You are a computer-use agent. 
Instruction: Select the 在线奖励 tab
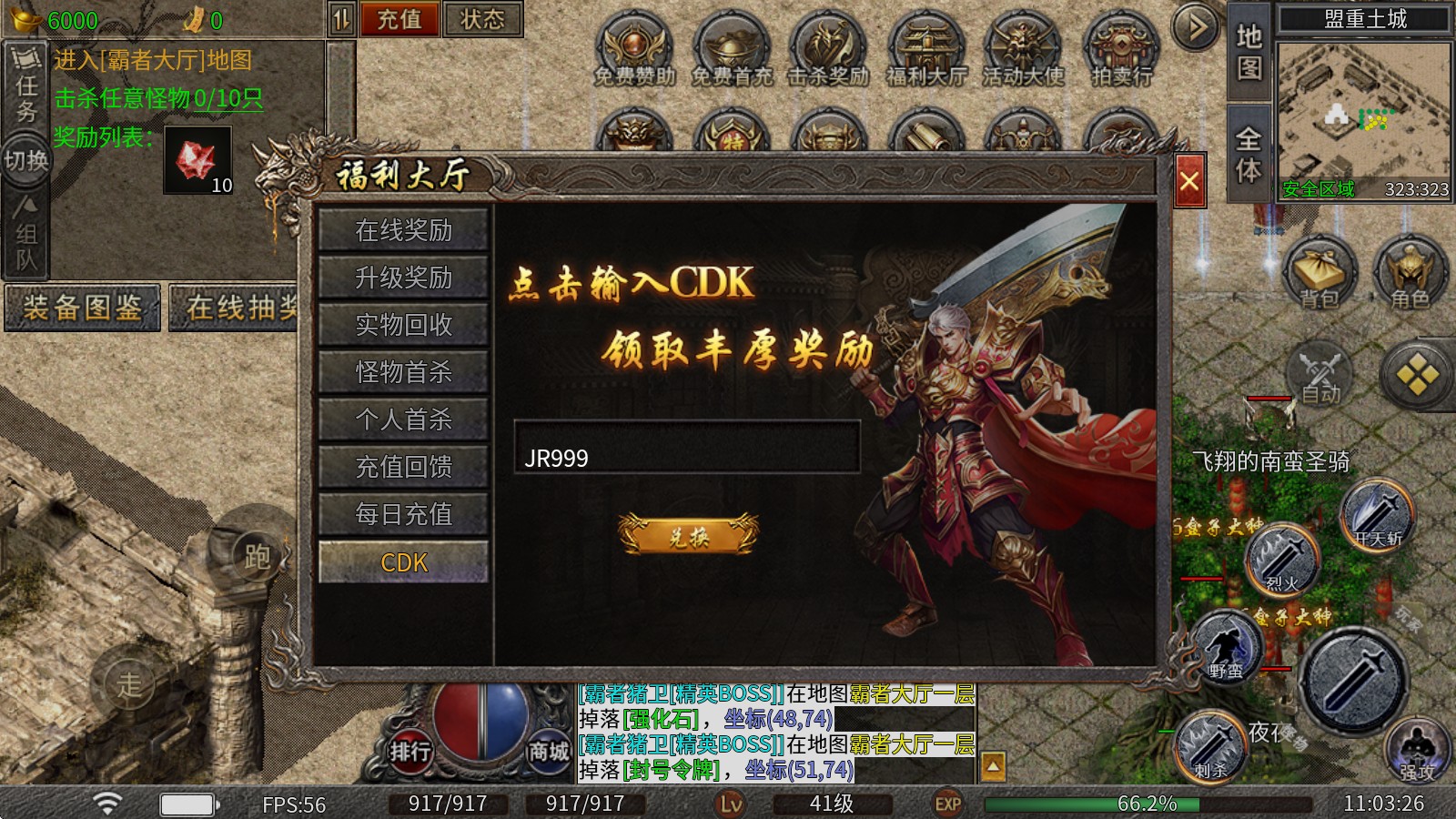403,230
